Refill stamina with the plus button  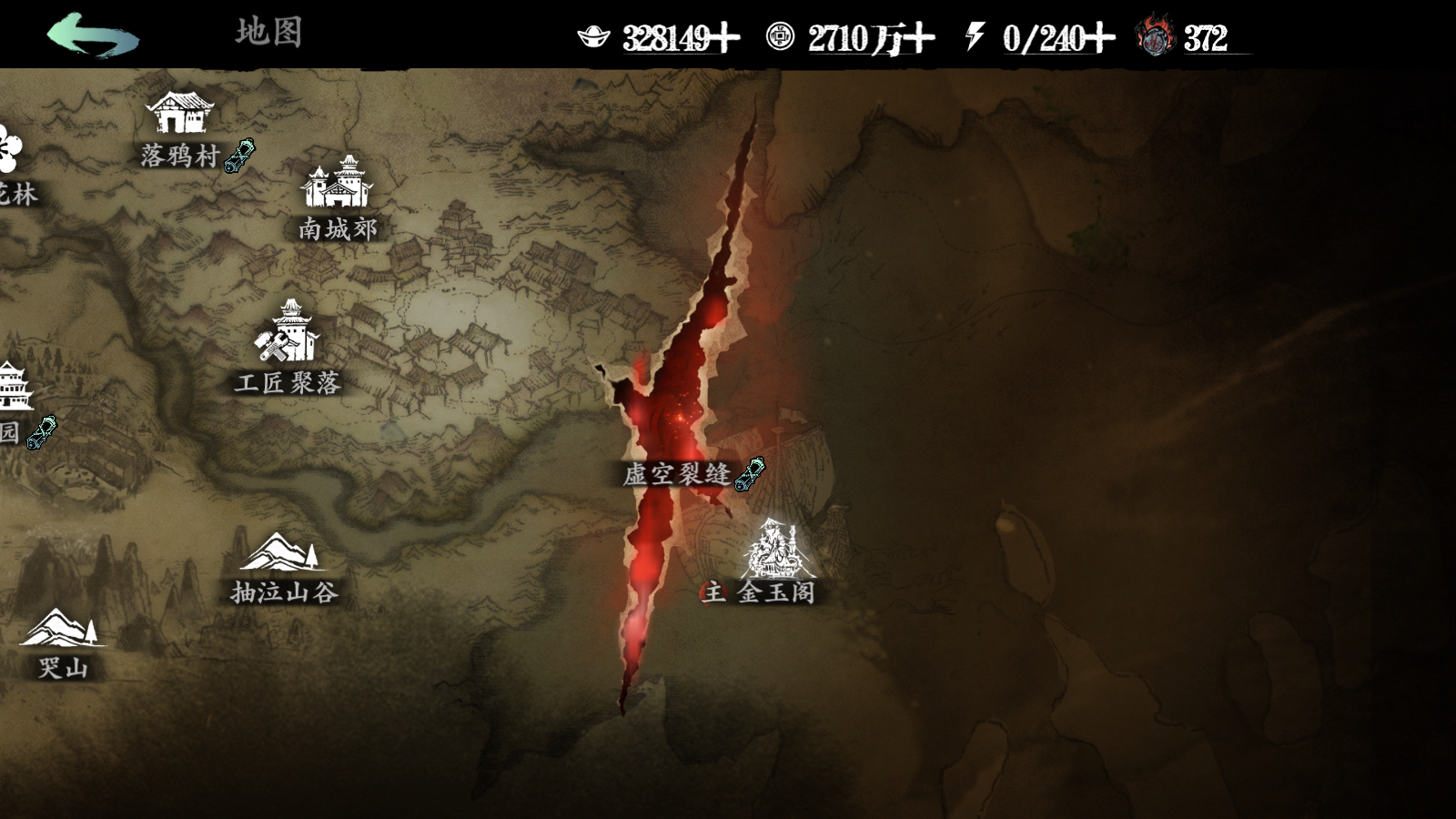pos(1100,38)
